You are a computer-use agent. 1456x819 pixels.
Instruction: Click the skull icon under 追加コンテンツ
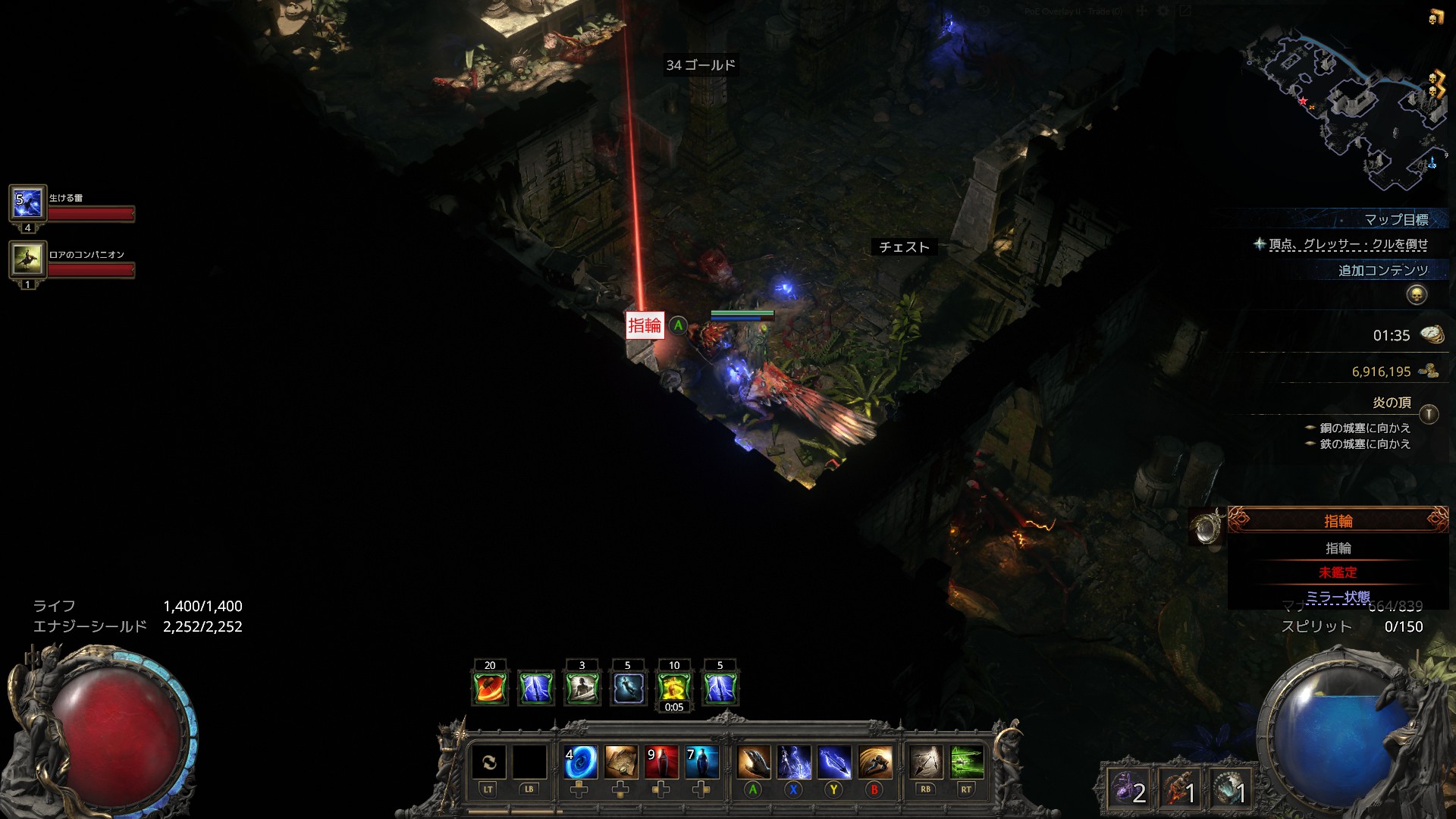click(x=1416, y=295)
